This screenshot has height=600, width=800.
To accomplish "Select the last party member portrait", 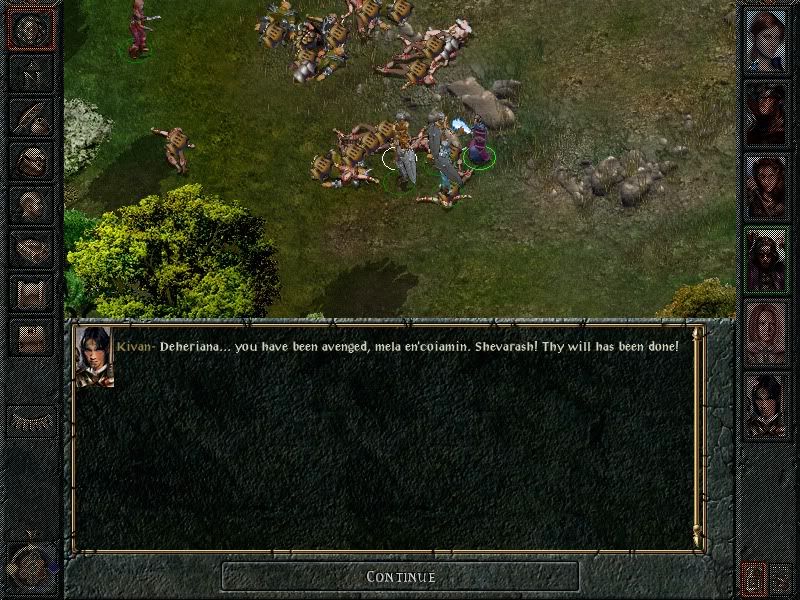I will pos(766,405).
